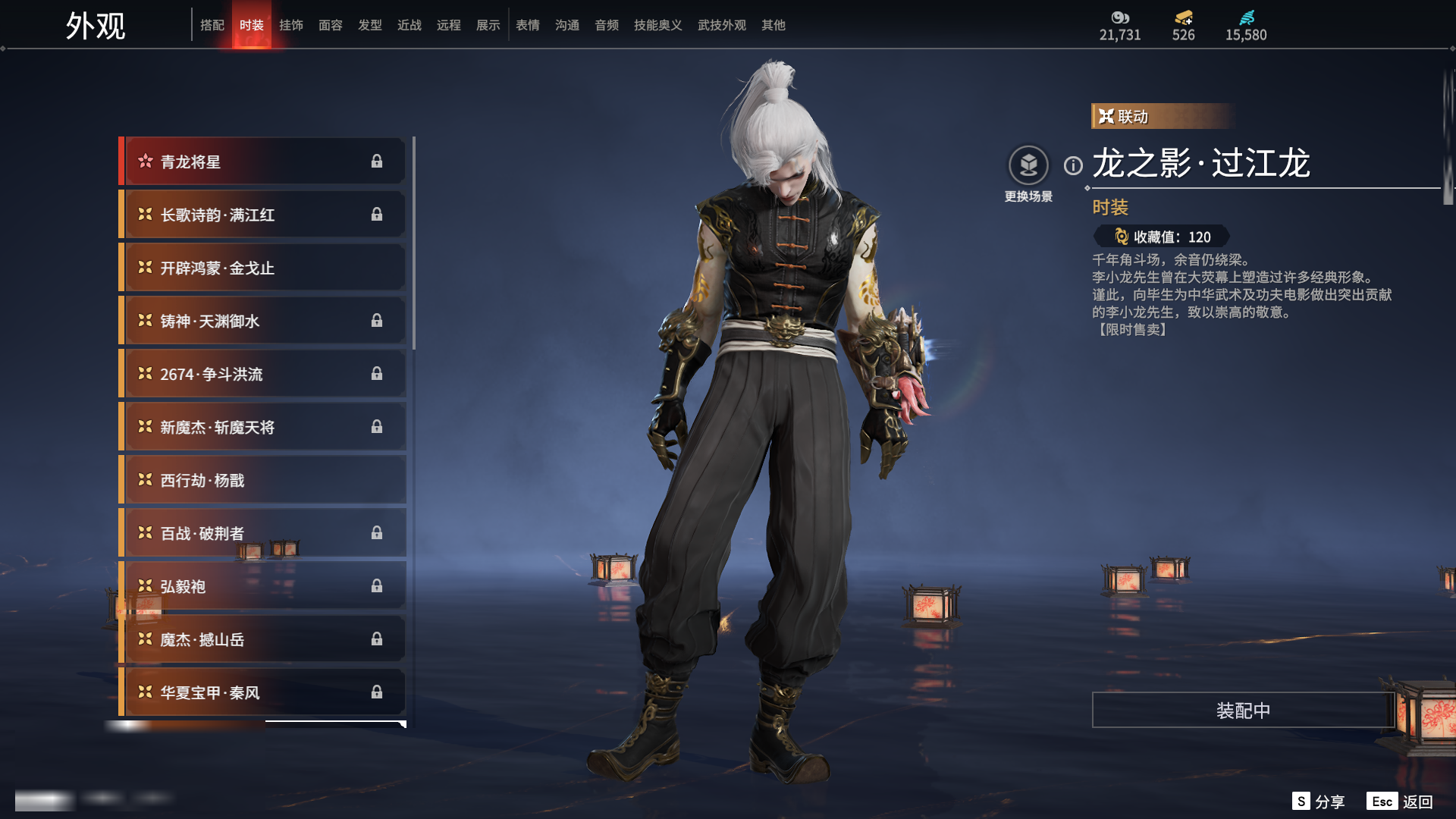Open the 技能奥义 tab

tap(658, 25)
